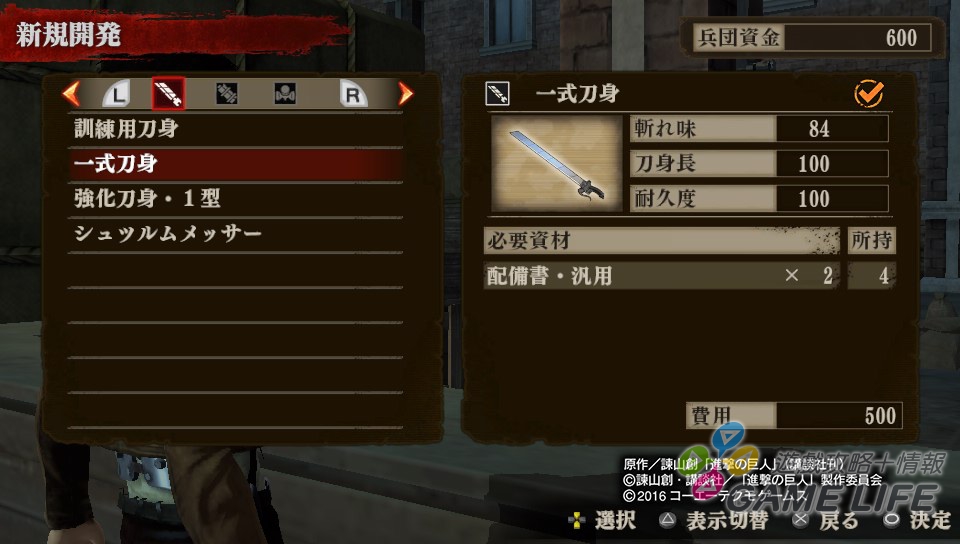Click the orange right arrow beside the tabs
The height and width of the screenshot is (544, 960).
(405, 94)
